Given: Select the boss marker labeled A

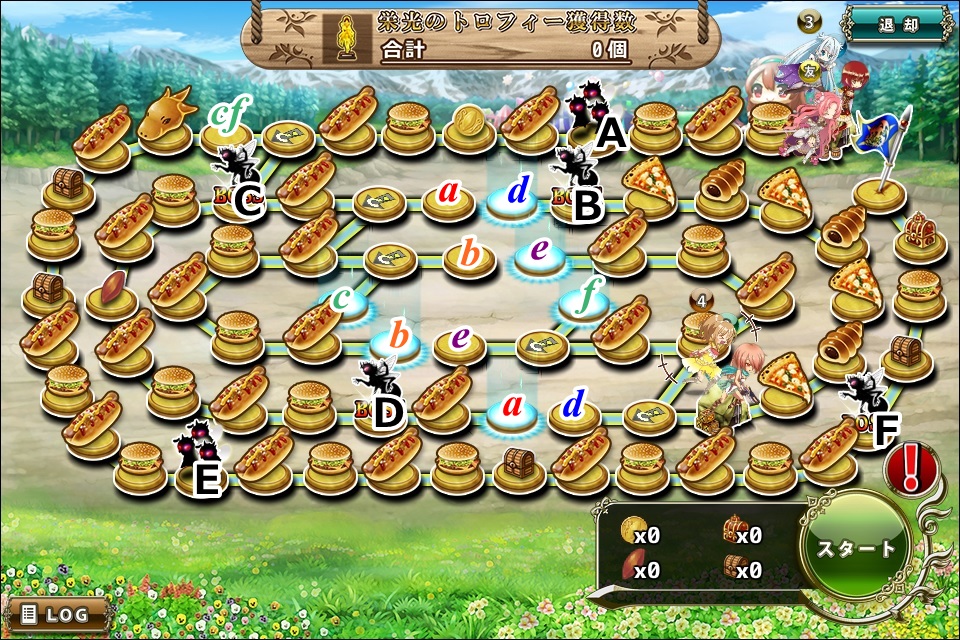Looking at the screenshot, I should [x=587, y=108].
